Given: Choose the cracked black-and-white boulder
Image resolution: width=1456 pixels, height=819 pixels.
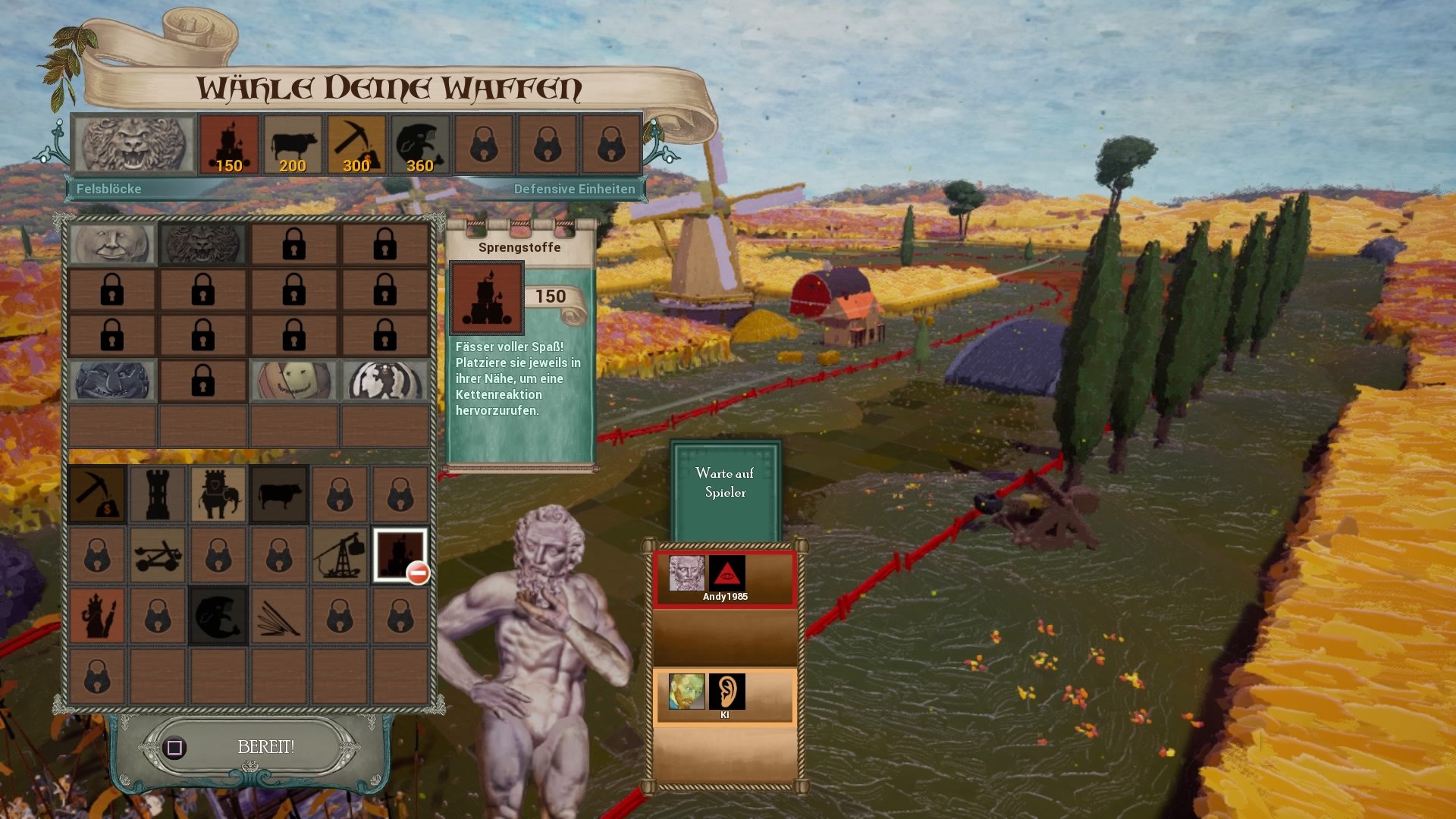Looking at the screenshot, I should pyautogui.click(x=384, y=380).
